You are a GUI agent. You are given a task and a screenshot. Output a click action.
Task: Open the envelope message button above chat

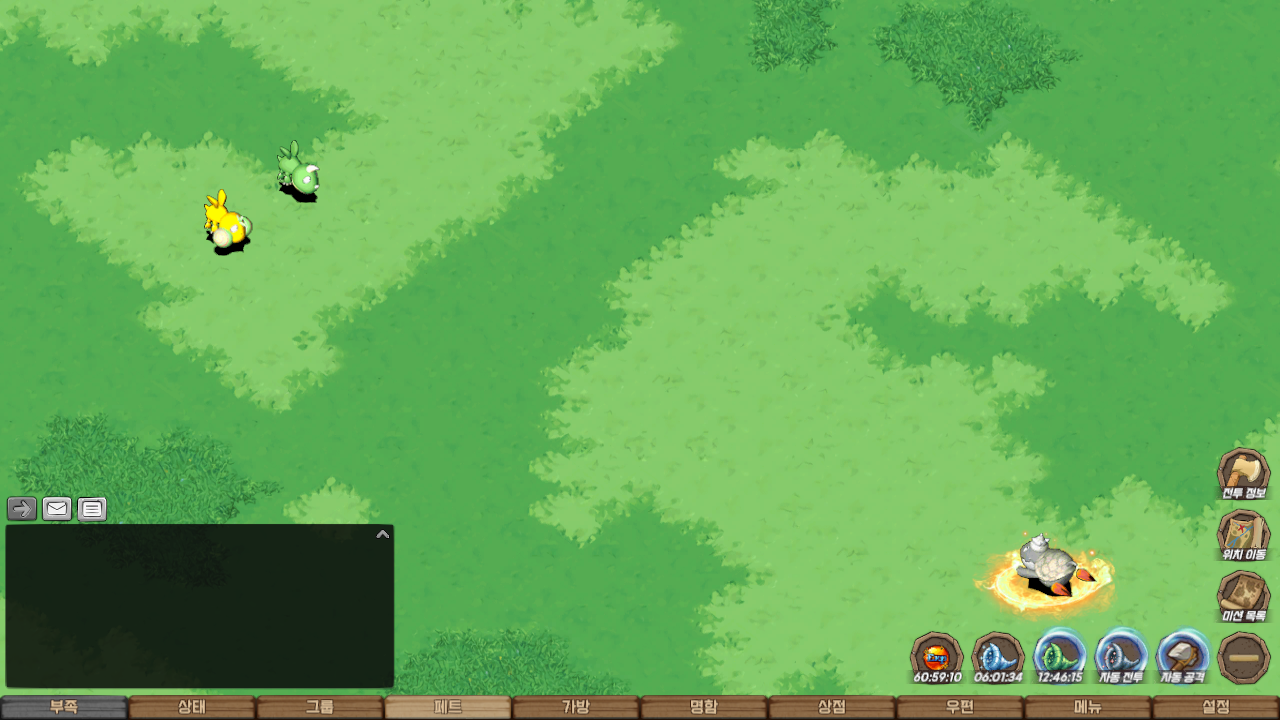(x=57, y=509)
